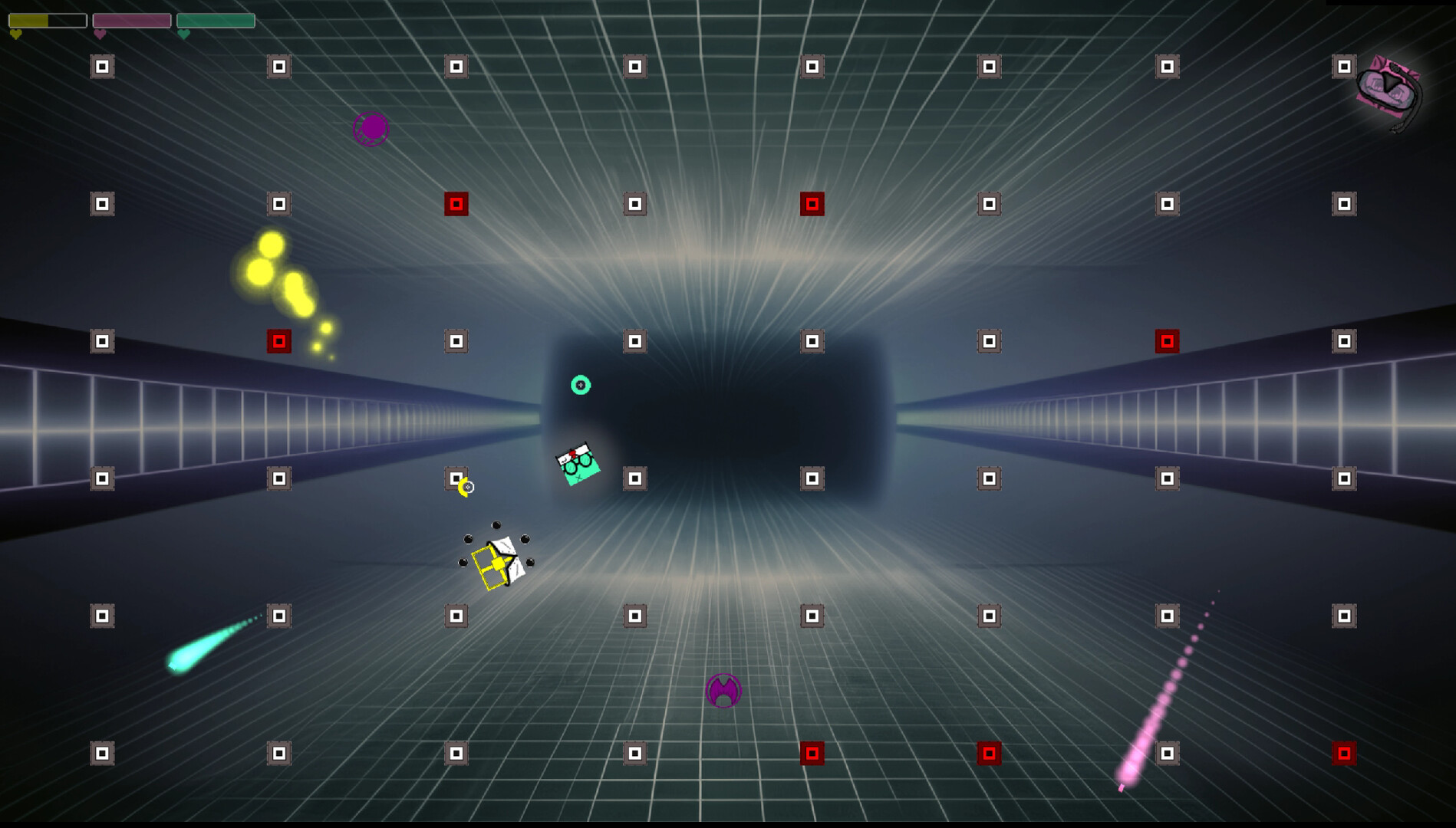This screenshot has height=828, width=1456.
Task: Click the green heart player icon
Action: click(183, 34)
